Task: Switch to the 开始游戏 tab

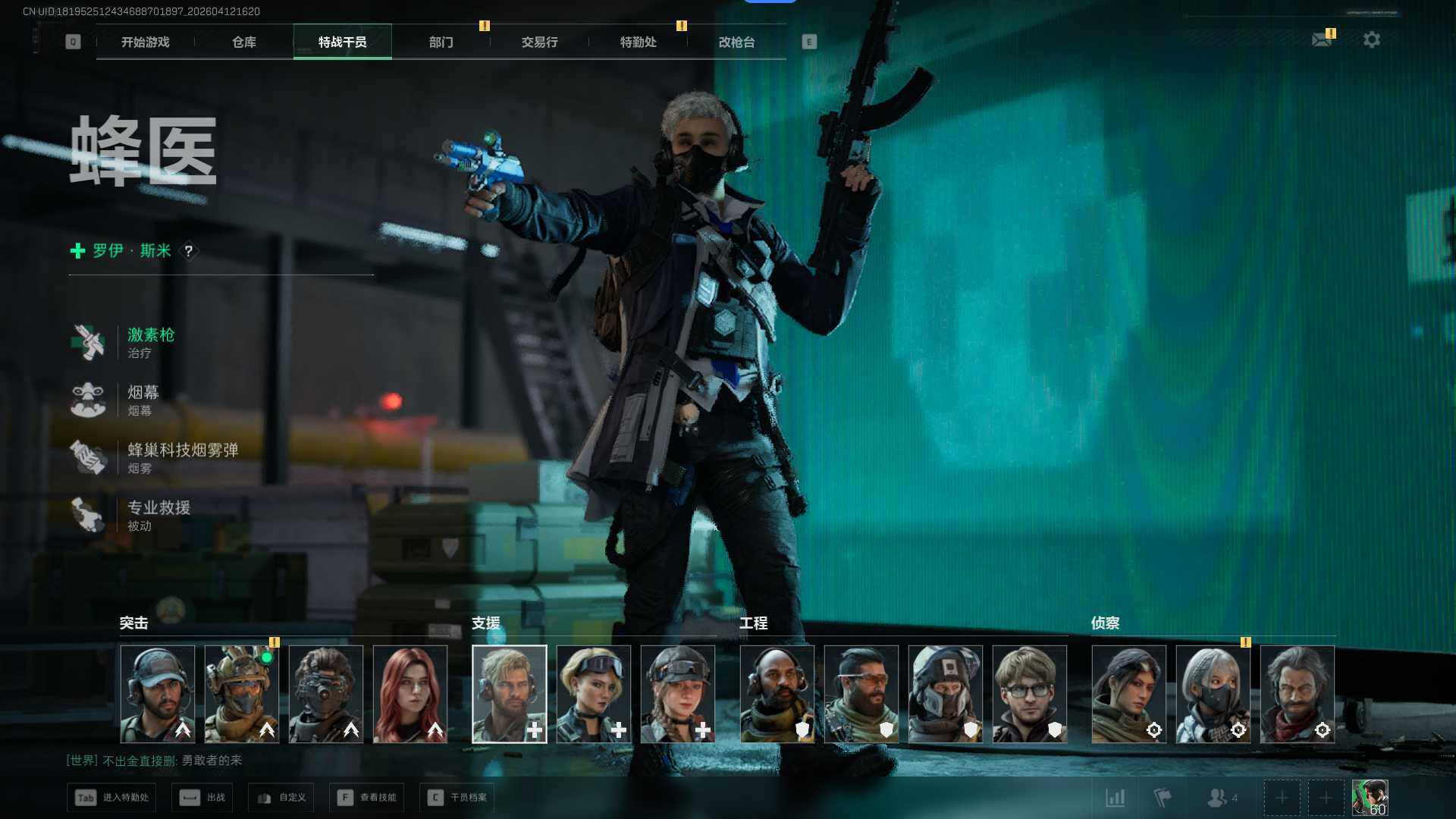Action: (x=145, y=42)
